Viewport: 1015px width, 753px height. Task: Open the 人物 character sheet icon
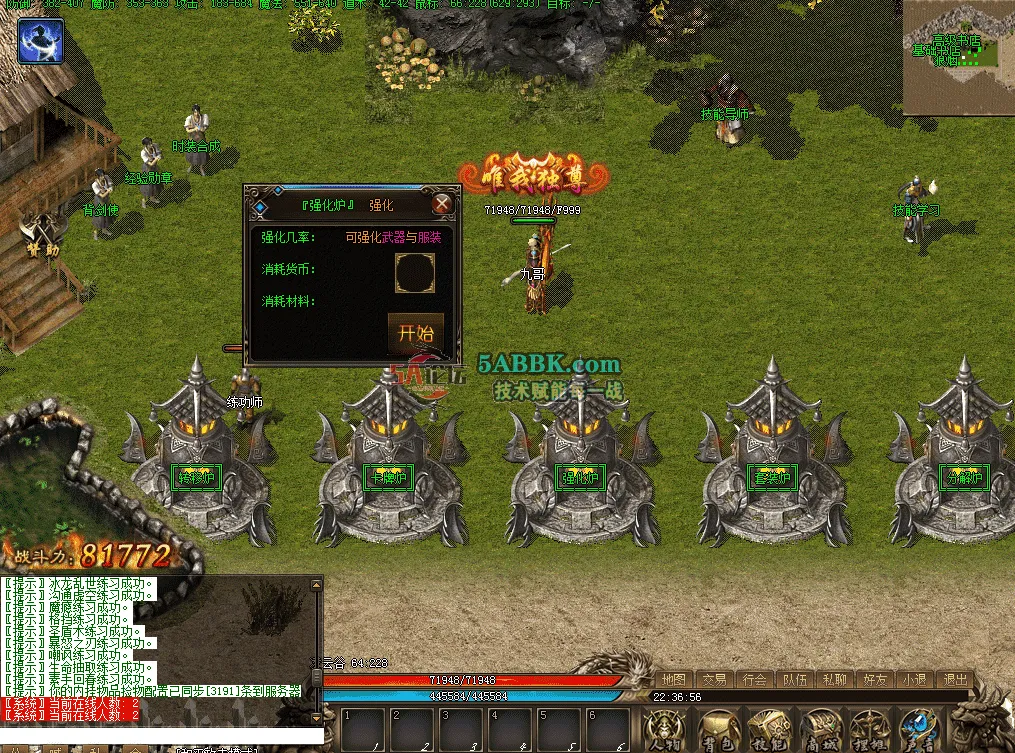pyautogui.click(x=665, y=728)
